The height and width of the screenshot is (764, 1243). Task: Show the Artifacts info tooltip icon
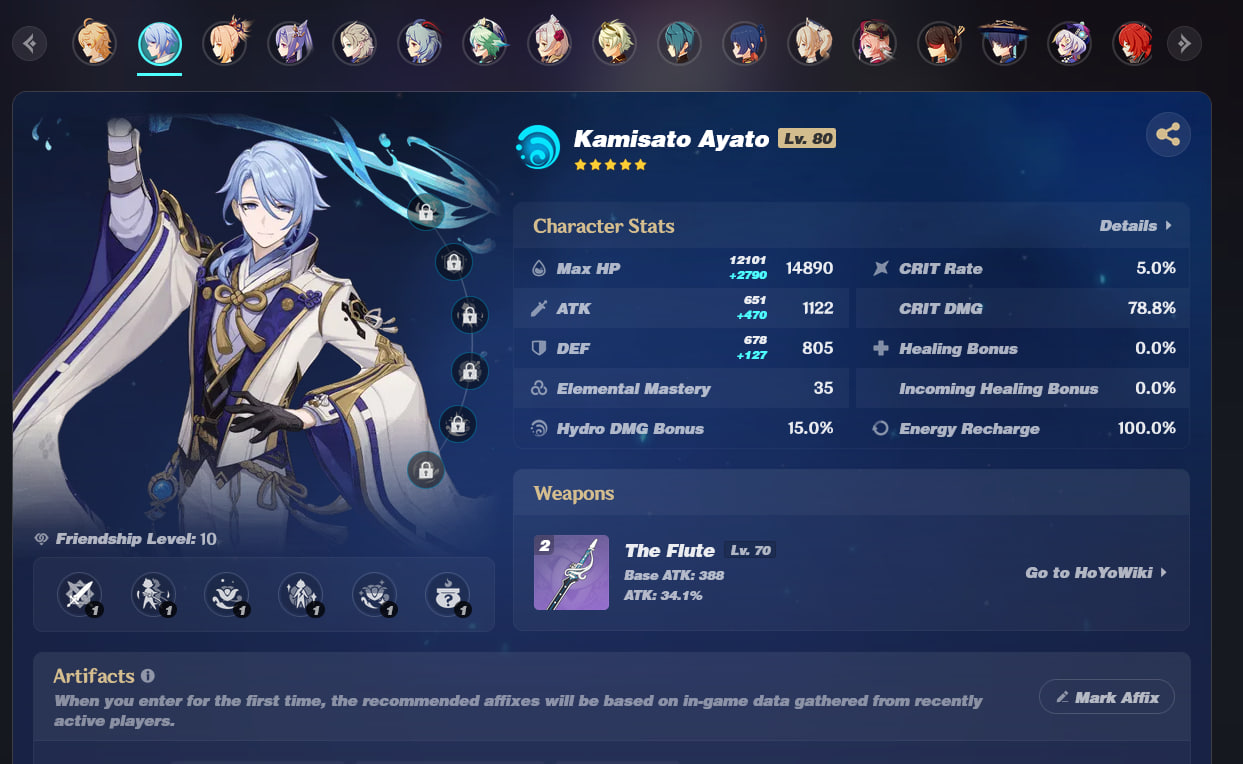[x=148, y=676]
